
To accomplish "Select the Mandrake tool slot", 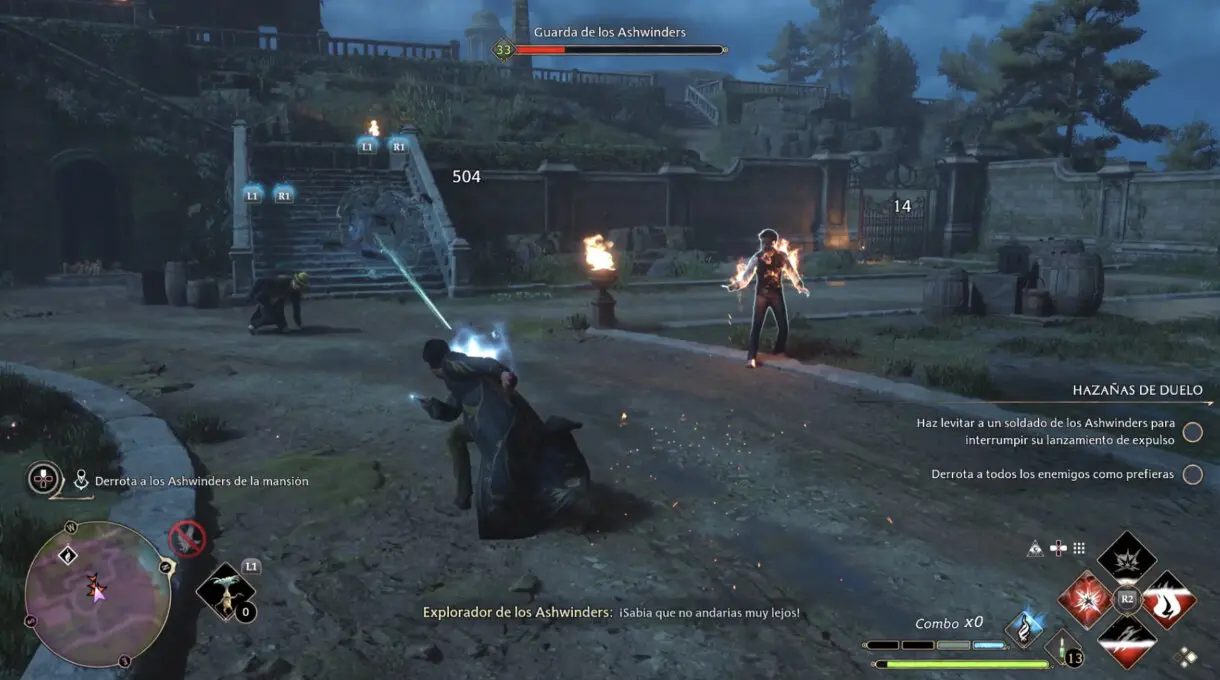I will tap(225, 591).
